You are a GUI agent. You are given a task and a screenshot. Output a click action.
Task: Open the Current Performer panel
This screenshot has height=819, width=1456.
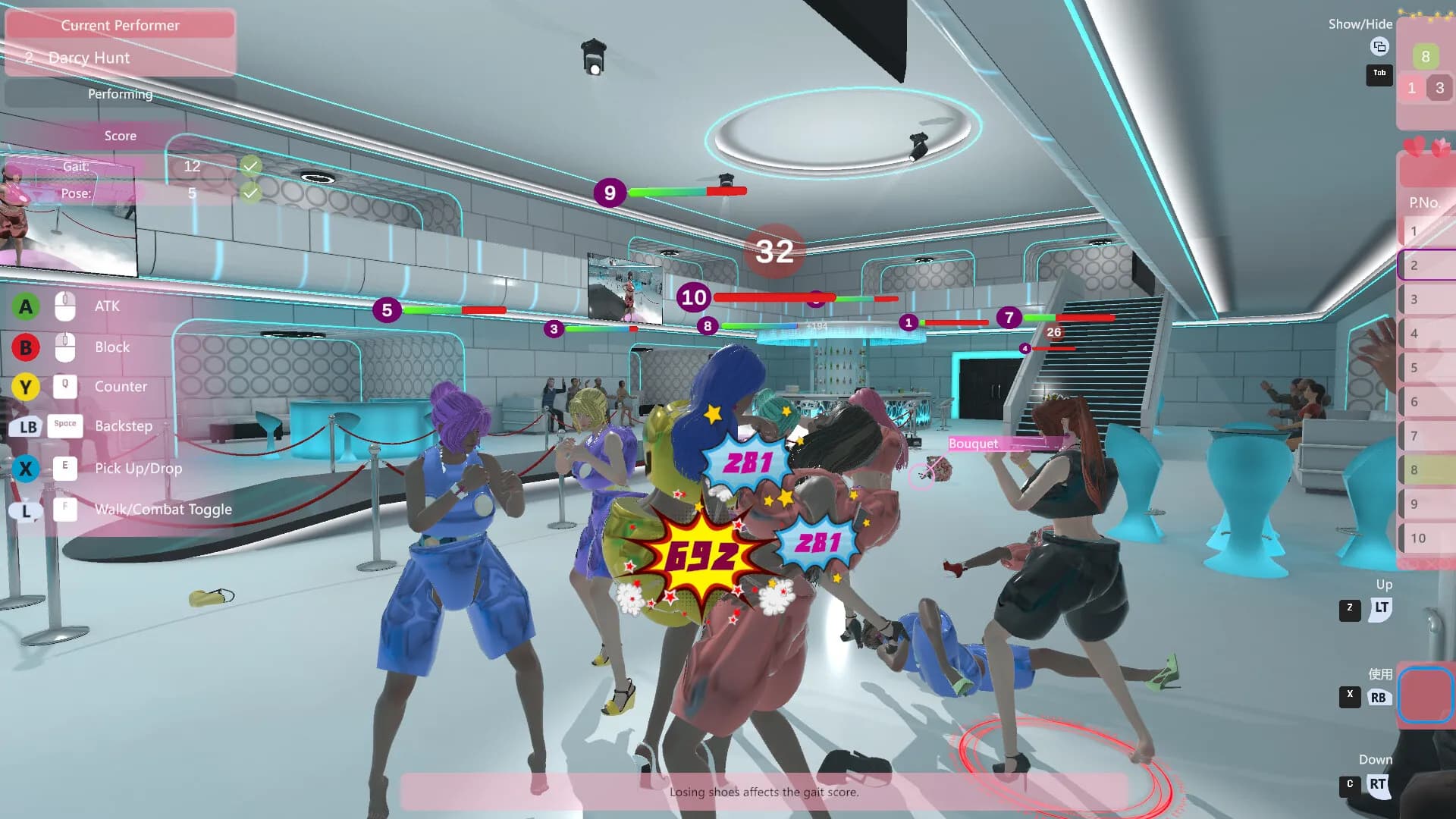[120, 25]
